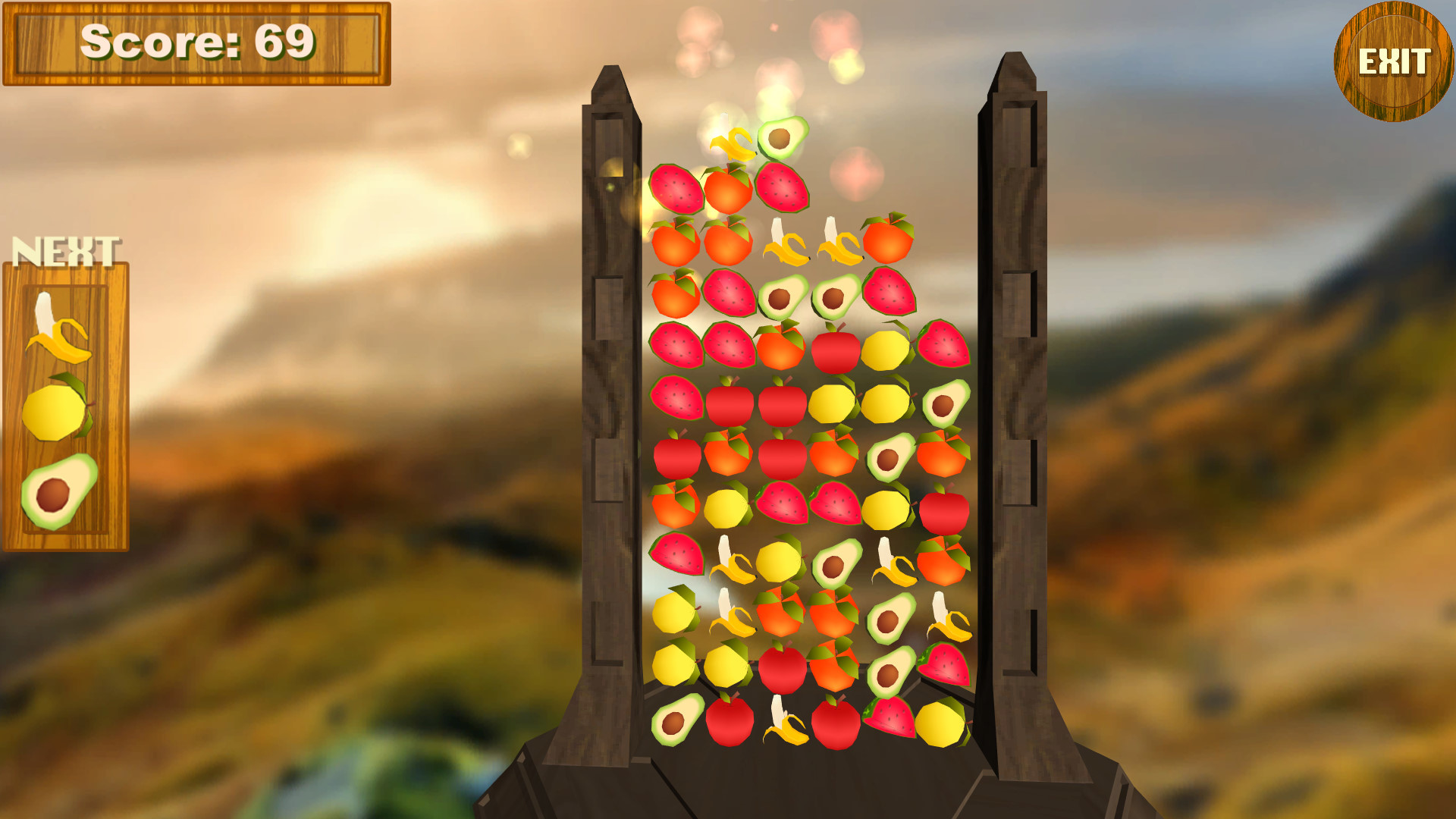Click the left wooden pillar of the fruit tower

click(x=607, y=379)
